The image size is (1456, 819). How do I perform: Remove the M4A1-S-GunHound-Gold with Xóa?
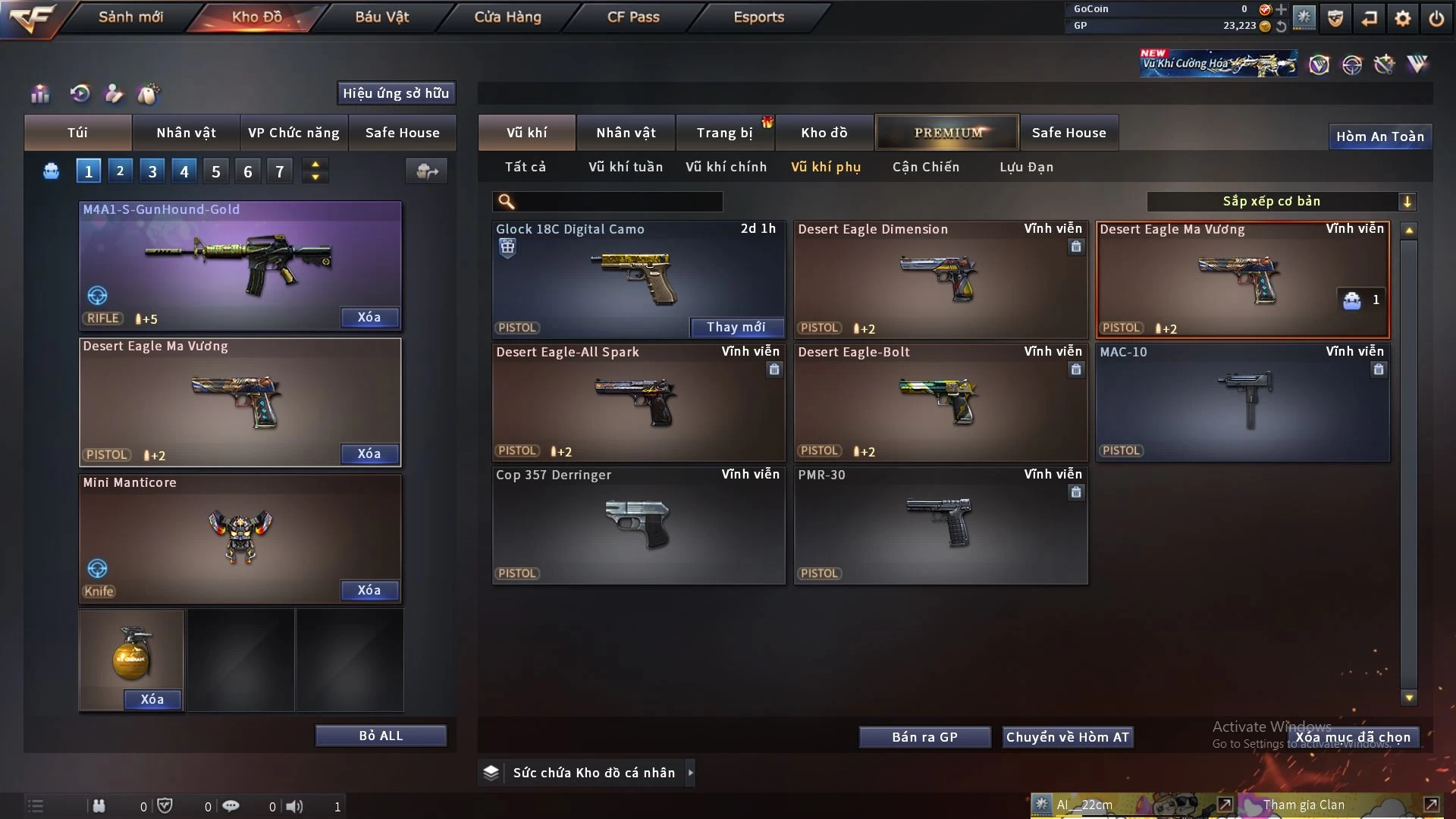click(x=369, y=317)
